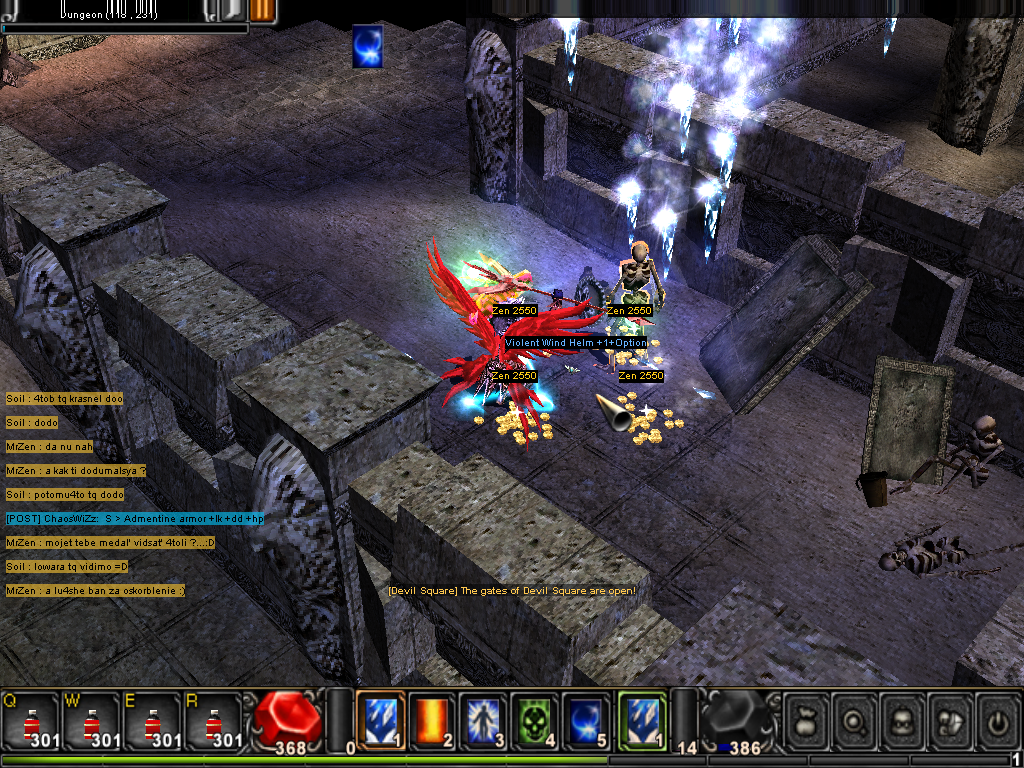Use the red potion in slot W
Viewport: 1024px width, 768px height.
coord(93,720)
